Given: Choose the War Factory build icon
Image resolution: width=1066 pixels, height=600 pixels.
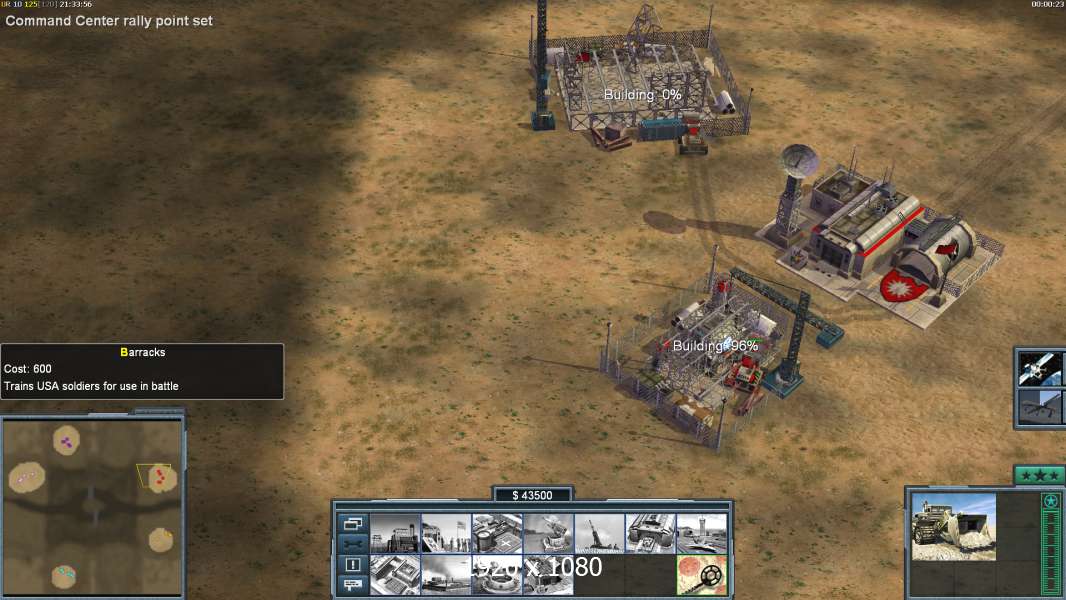Looking at the screenshot, I should point(650,533).
